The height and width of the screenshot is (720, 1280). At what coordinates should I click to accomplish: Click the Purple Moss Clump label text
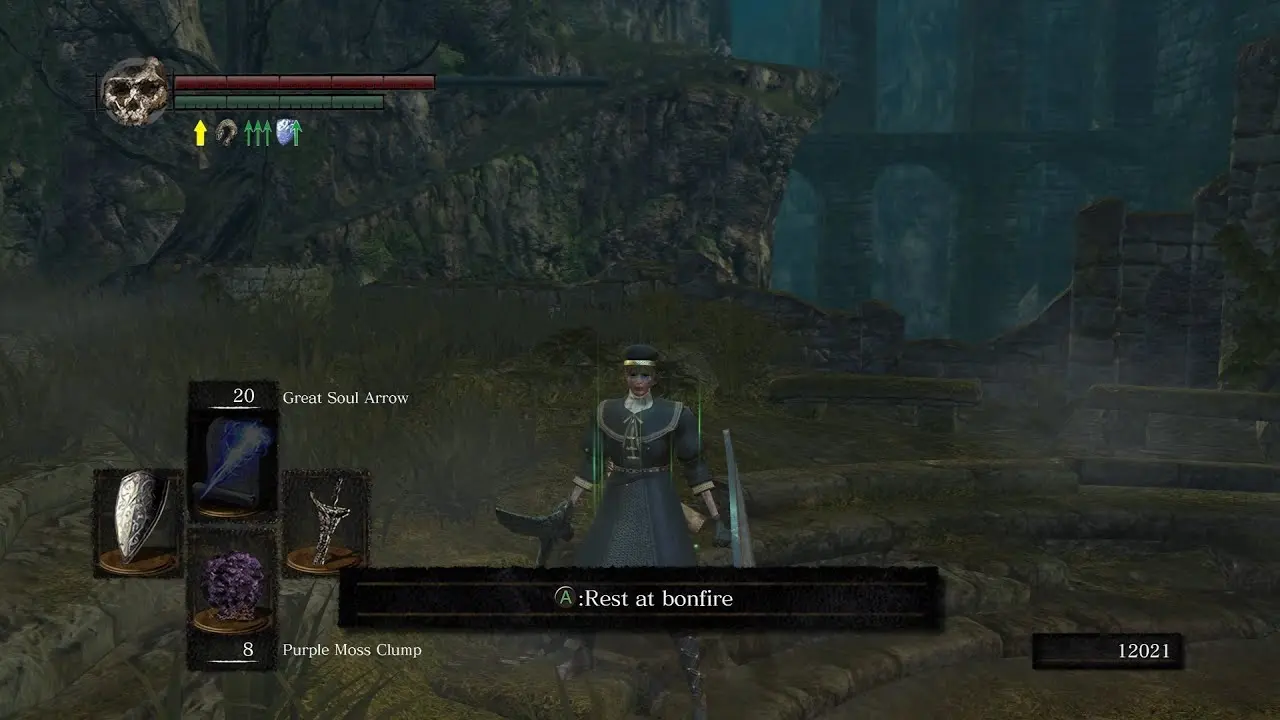click(x=352, y=649)
